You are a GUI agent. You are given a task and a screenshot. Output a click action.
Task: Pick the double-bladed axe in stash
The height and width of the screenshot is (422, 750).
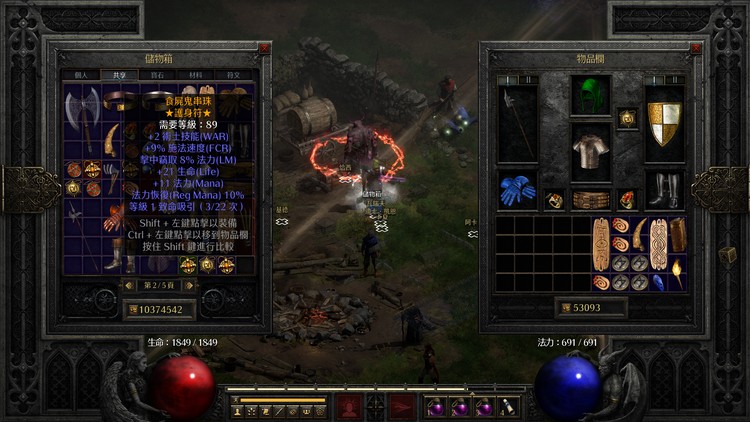(82, 107)
